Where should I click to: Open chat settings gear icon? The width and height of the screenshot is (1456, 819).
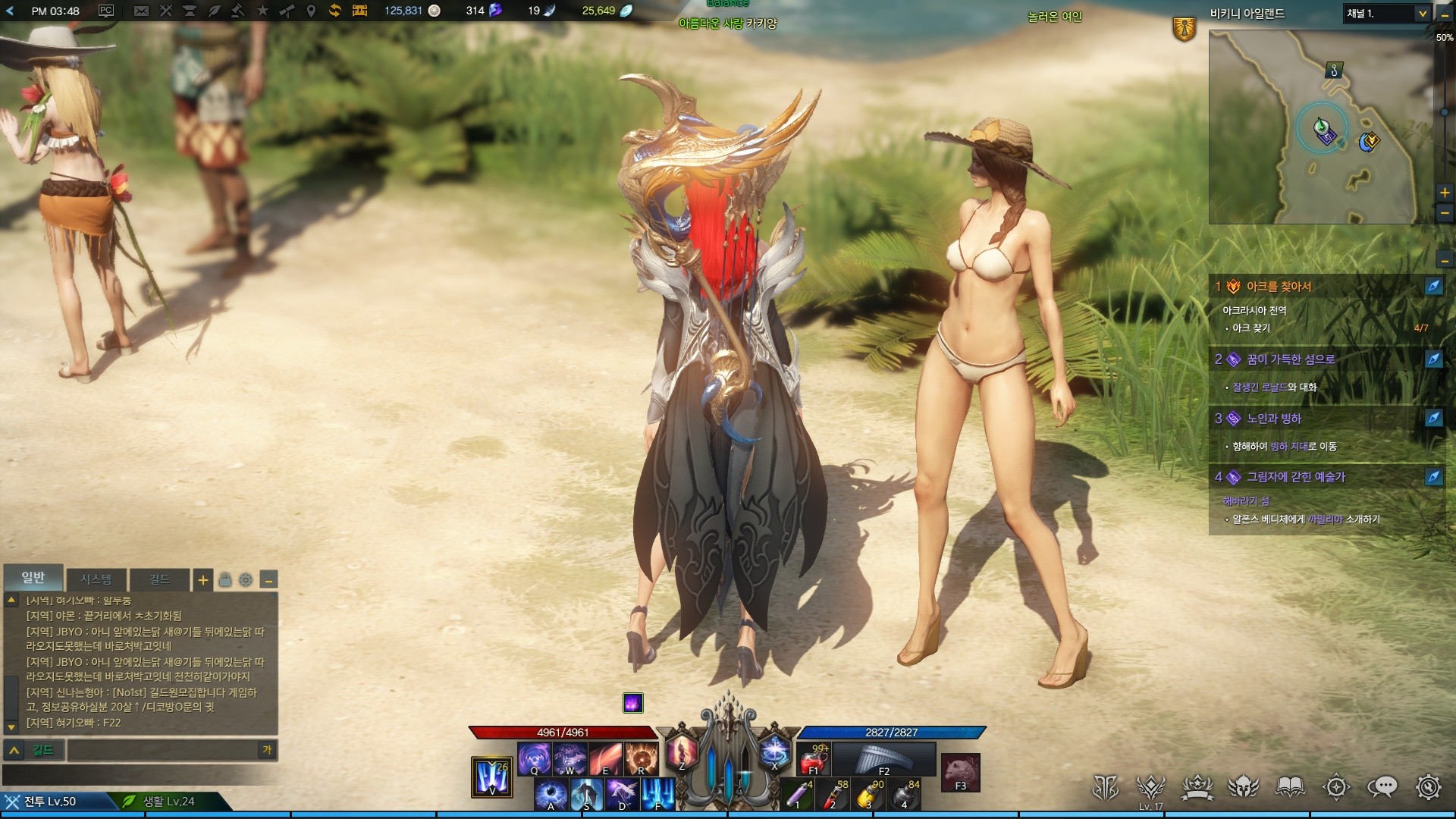point(246,580)
